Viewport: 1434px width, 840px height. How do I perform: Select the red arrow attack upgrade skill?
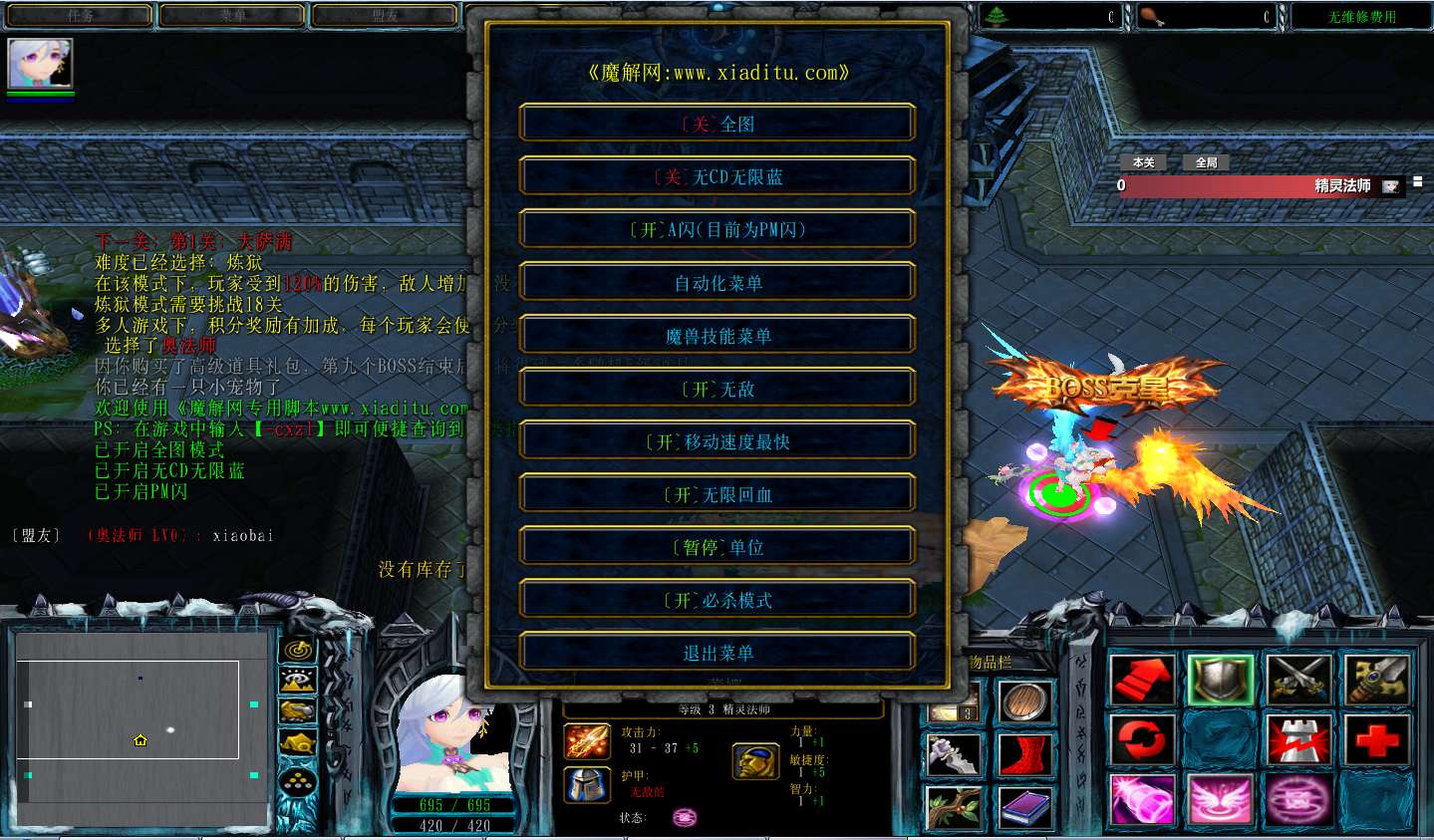click(x=1141, y=680)
